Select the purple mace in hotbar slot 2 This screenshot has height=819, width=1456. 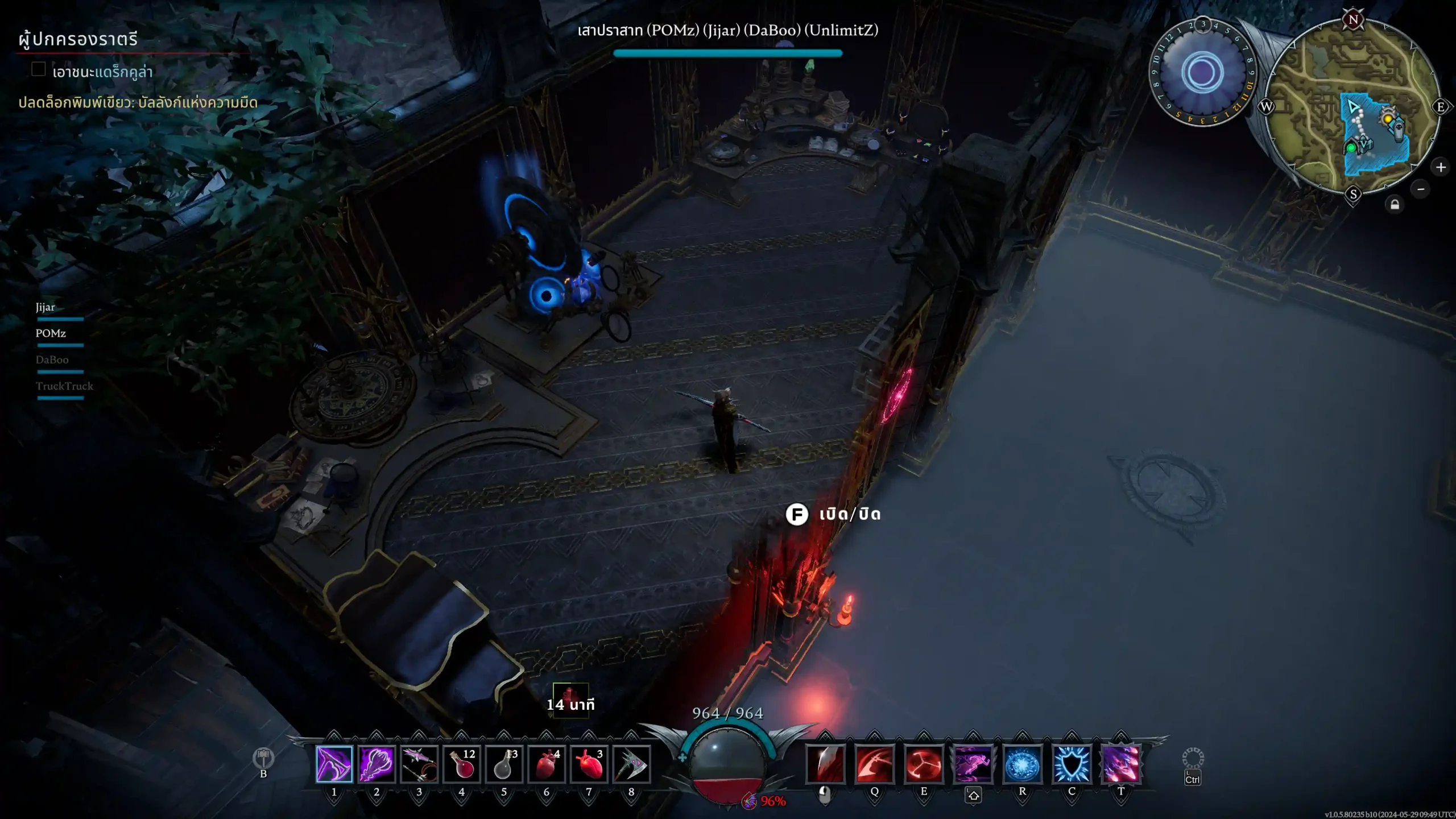pos(377,764)
